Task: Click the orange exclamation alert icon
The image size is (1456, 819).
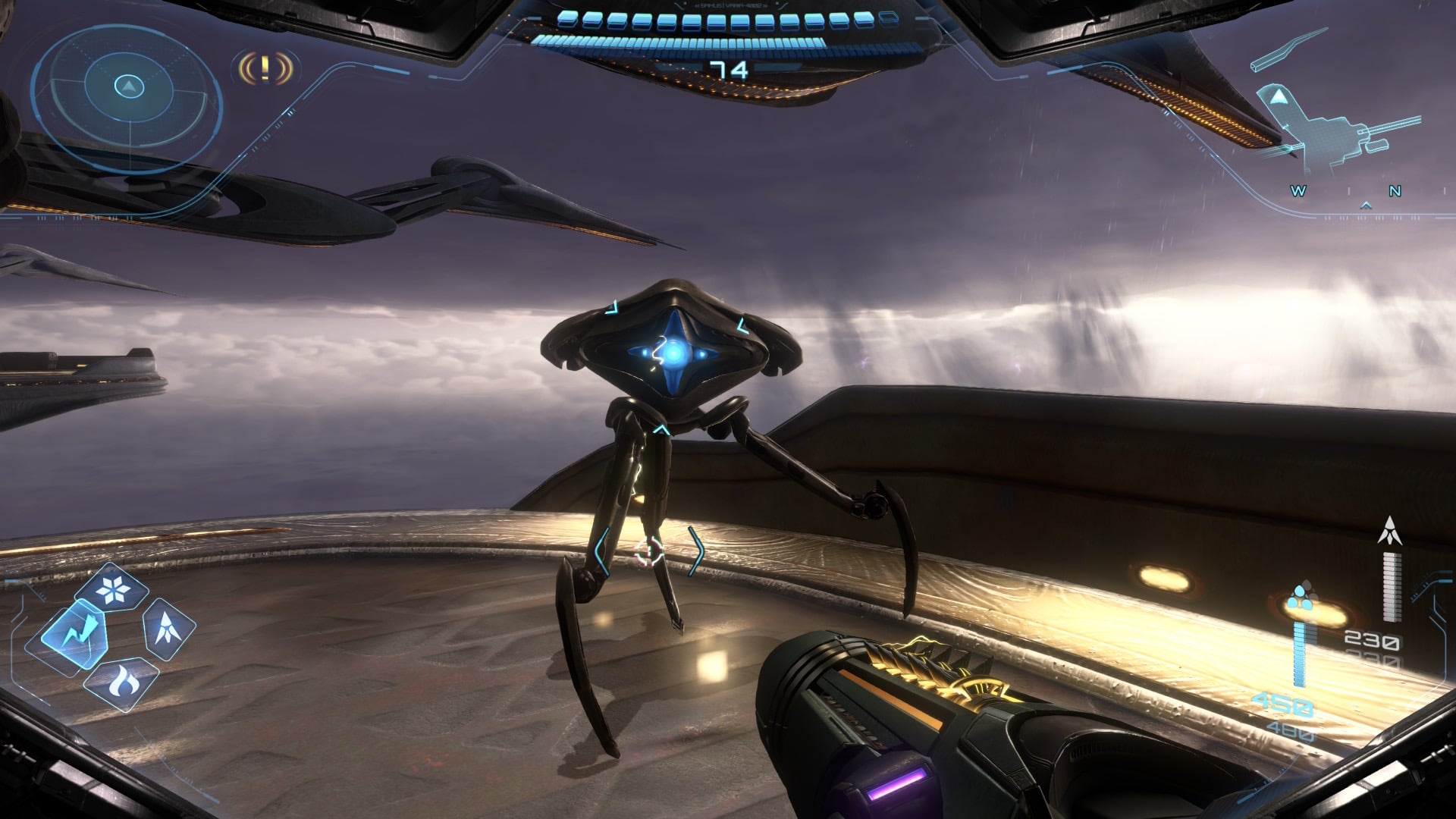Action: click(x=265, y=69)
